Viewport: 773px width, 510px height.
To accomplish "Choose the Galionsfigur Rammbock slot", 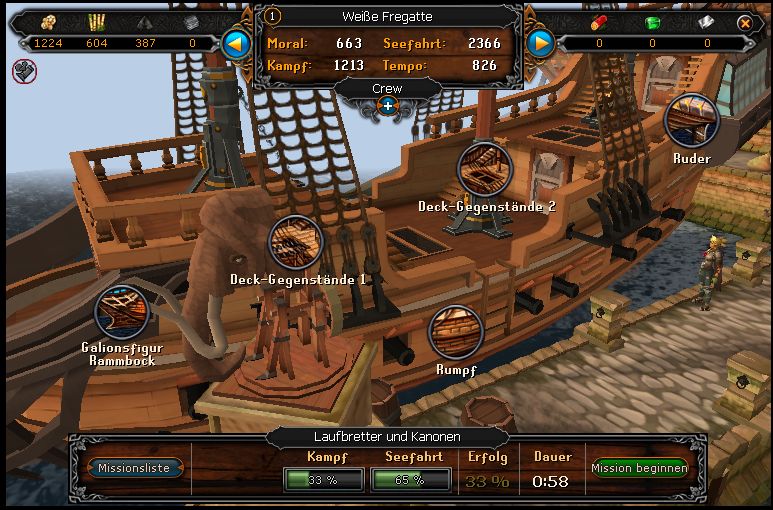I will click(x=121, y=311).
